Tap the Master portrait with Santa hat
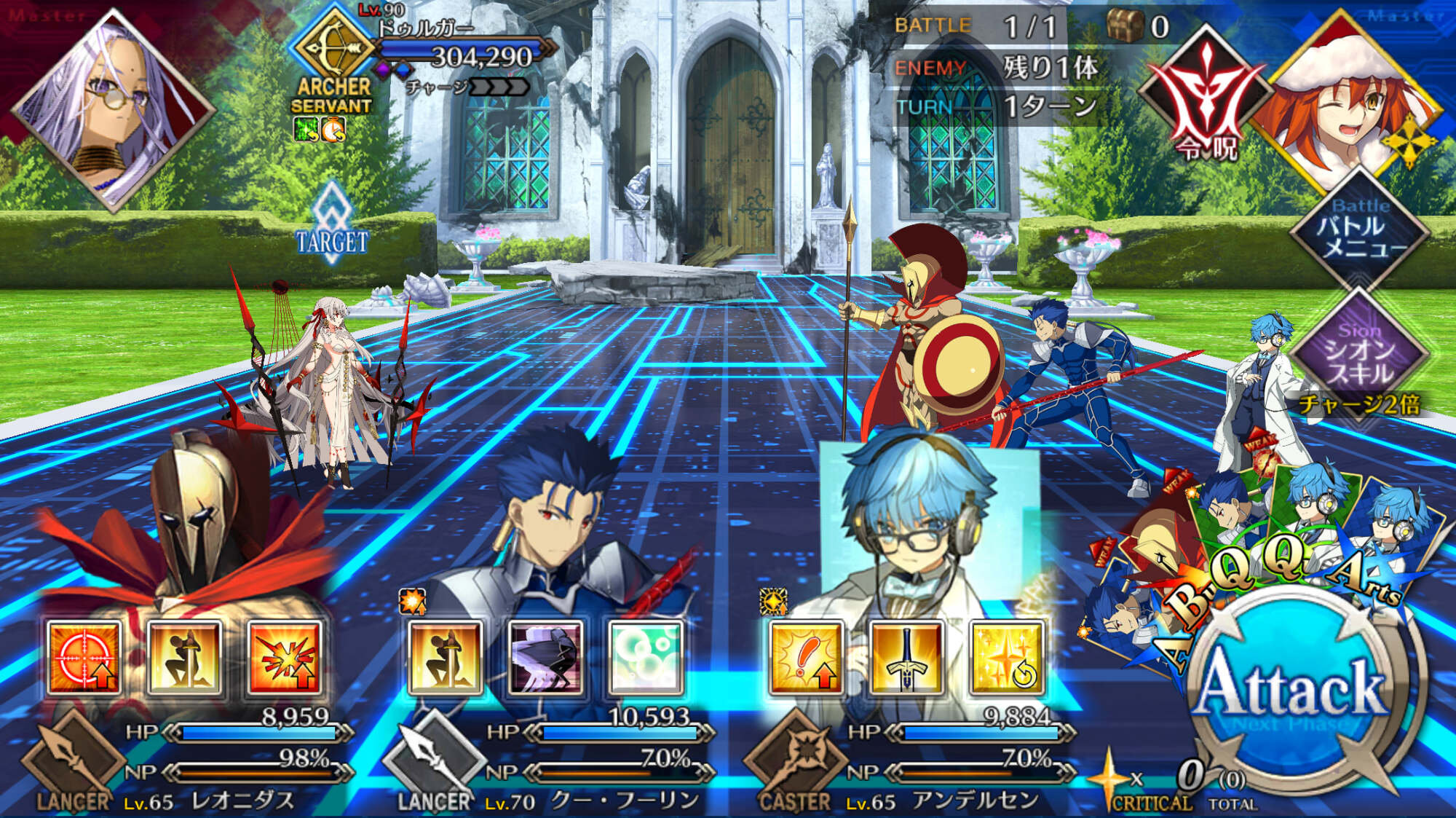The image size is (1456, 818). (1354, 102)
